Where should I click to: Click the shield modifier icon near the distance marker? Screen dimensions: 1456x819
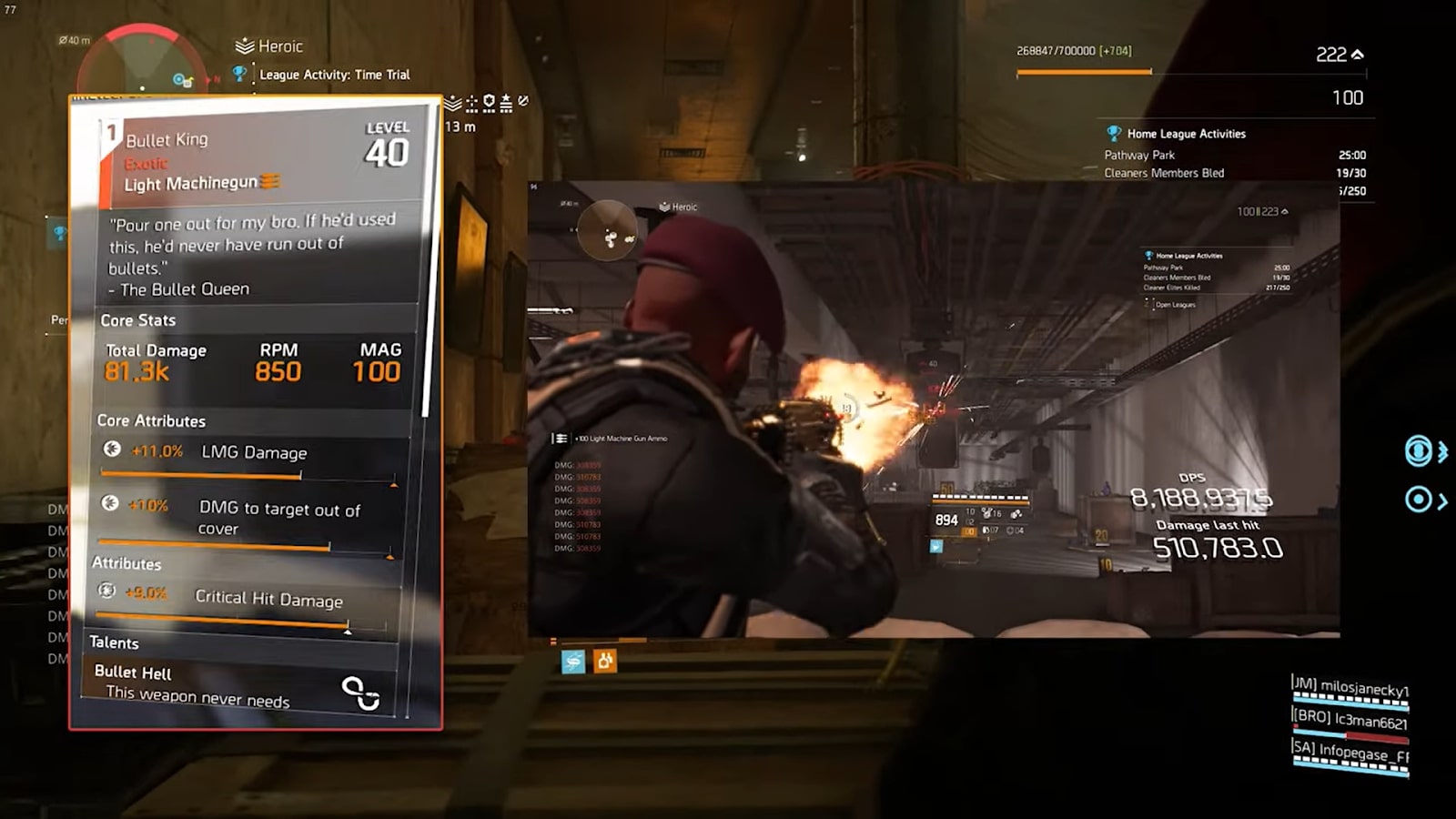(489, 102)
